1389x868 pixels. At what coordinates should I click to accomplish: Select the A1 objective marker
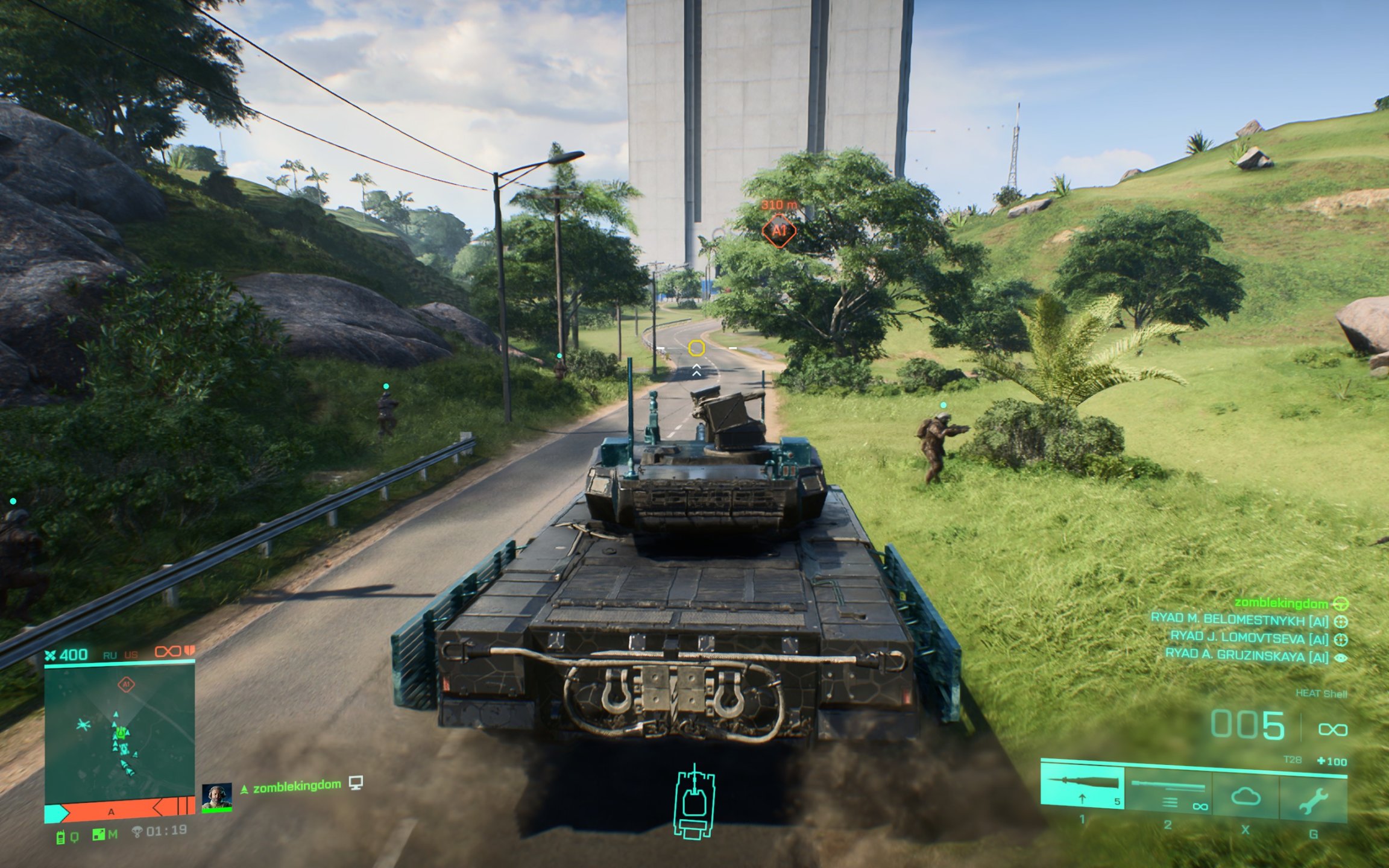point(779,231)
